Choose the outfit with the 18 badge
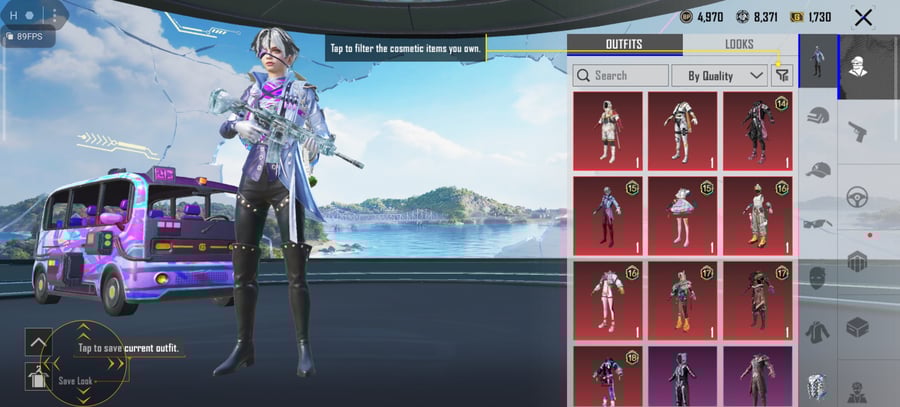The width and height of the screenshot is (900, 407). [x=607, y=376]
